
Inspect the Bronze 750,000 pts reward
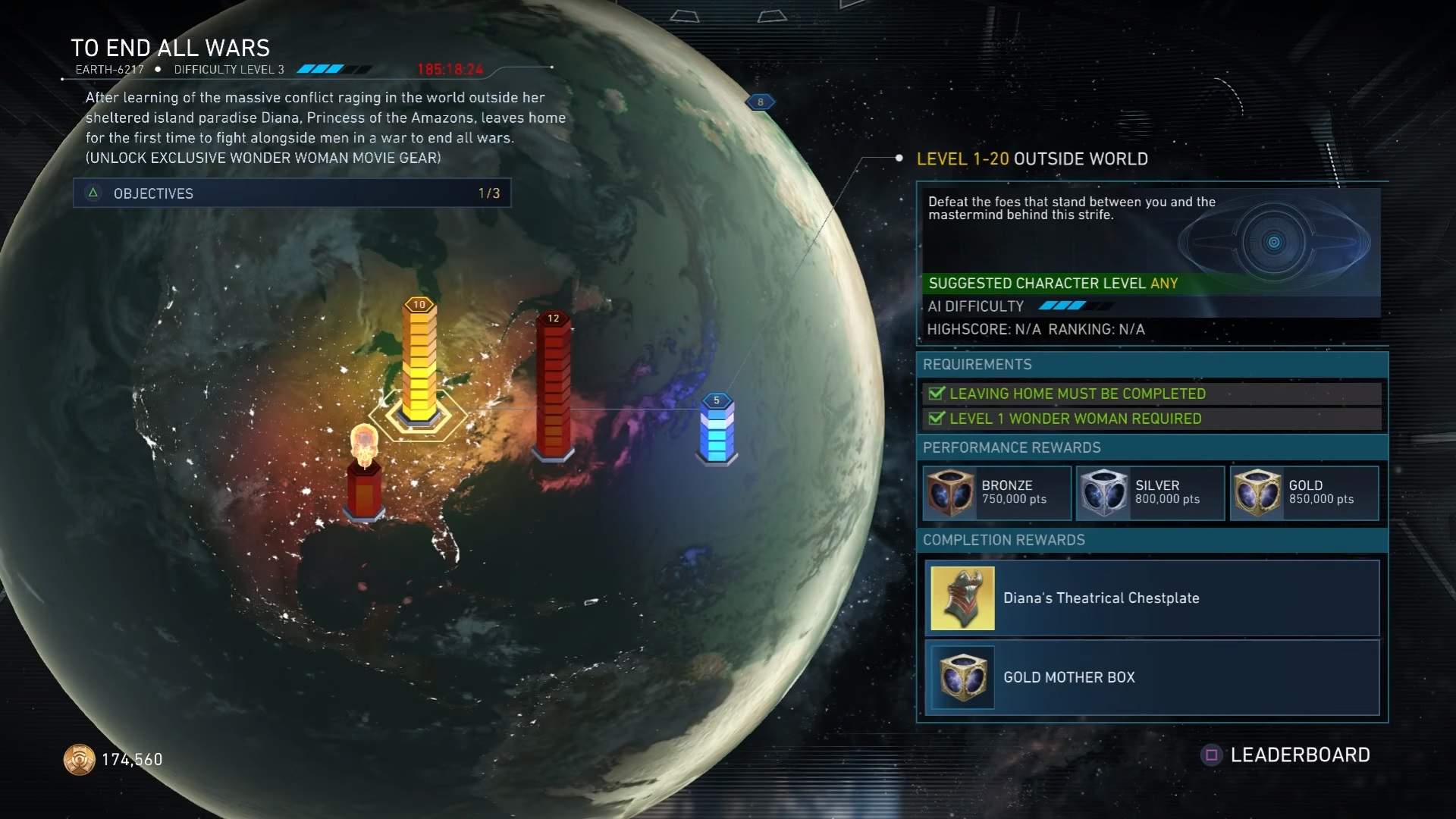tap(996, 493)
